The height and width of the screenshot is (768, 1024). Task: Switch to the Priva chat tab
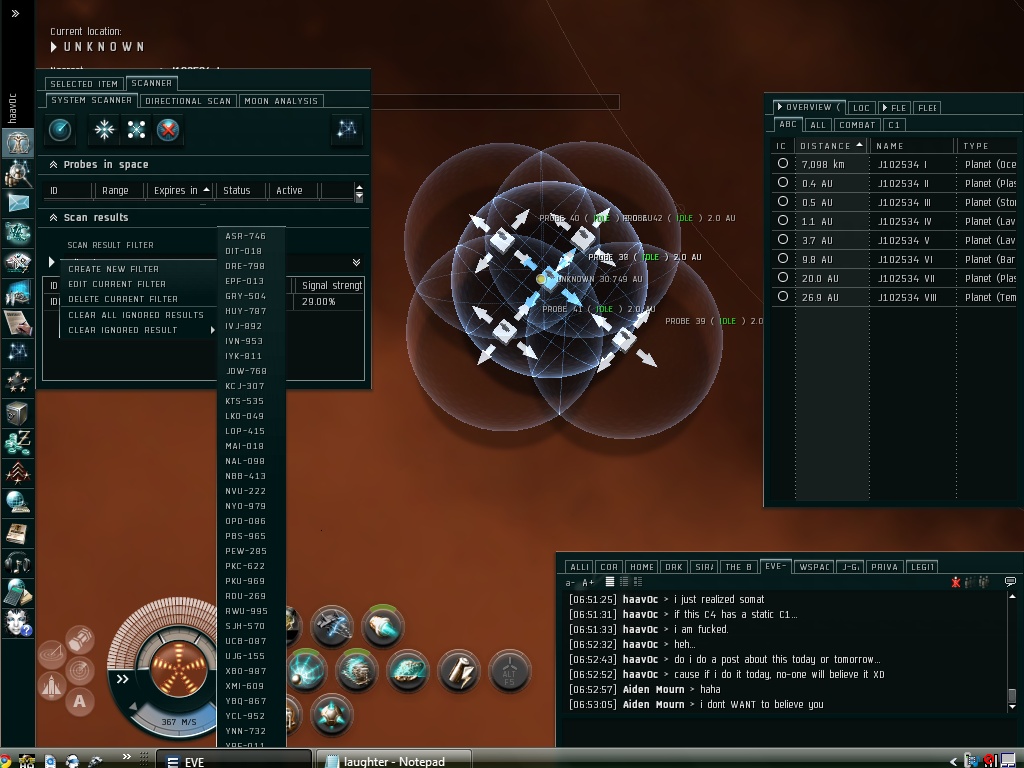(x=885, y=567)
